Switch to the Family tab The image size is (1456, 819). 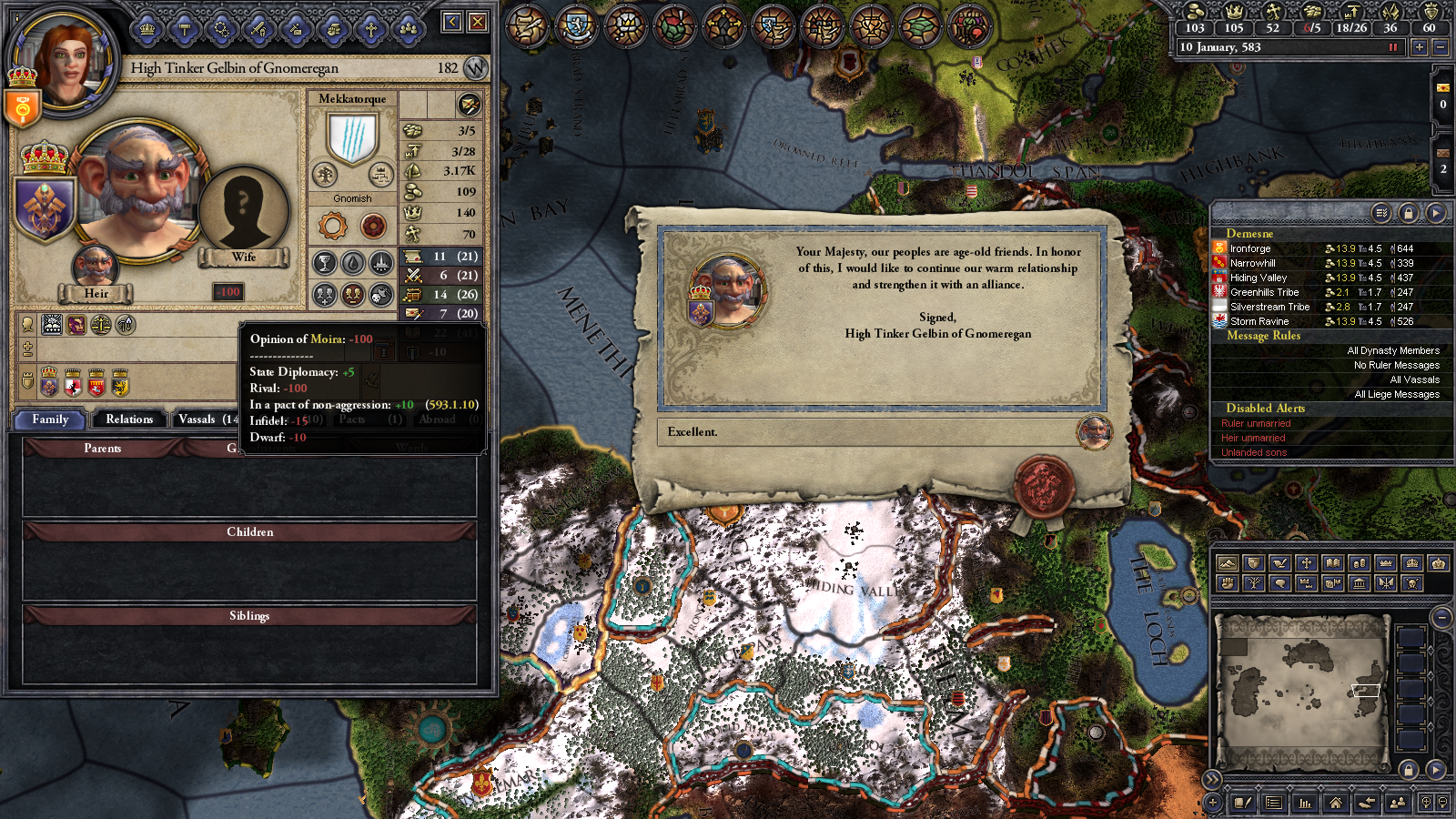50,420
